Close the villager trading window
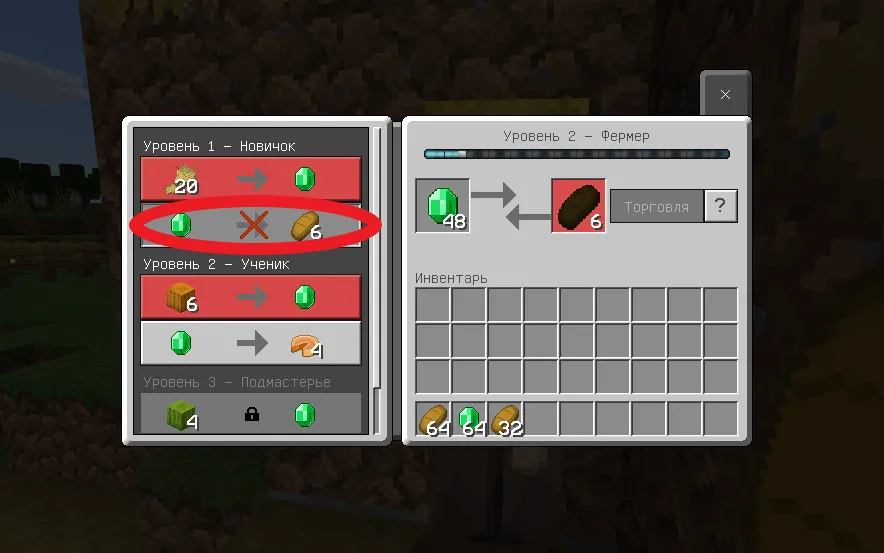The width and height of the screenshot is (884, 553). pyautogui.click(x=725, y=95)
